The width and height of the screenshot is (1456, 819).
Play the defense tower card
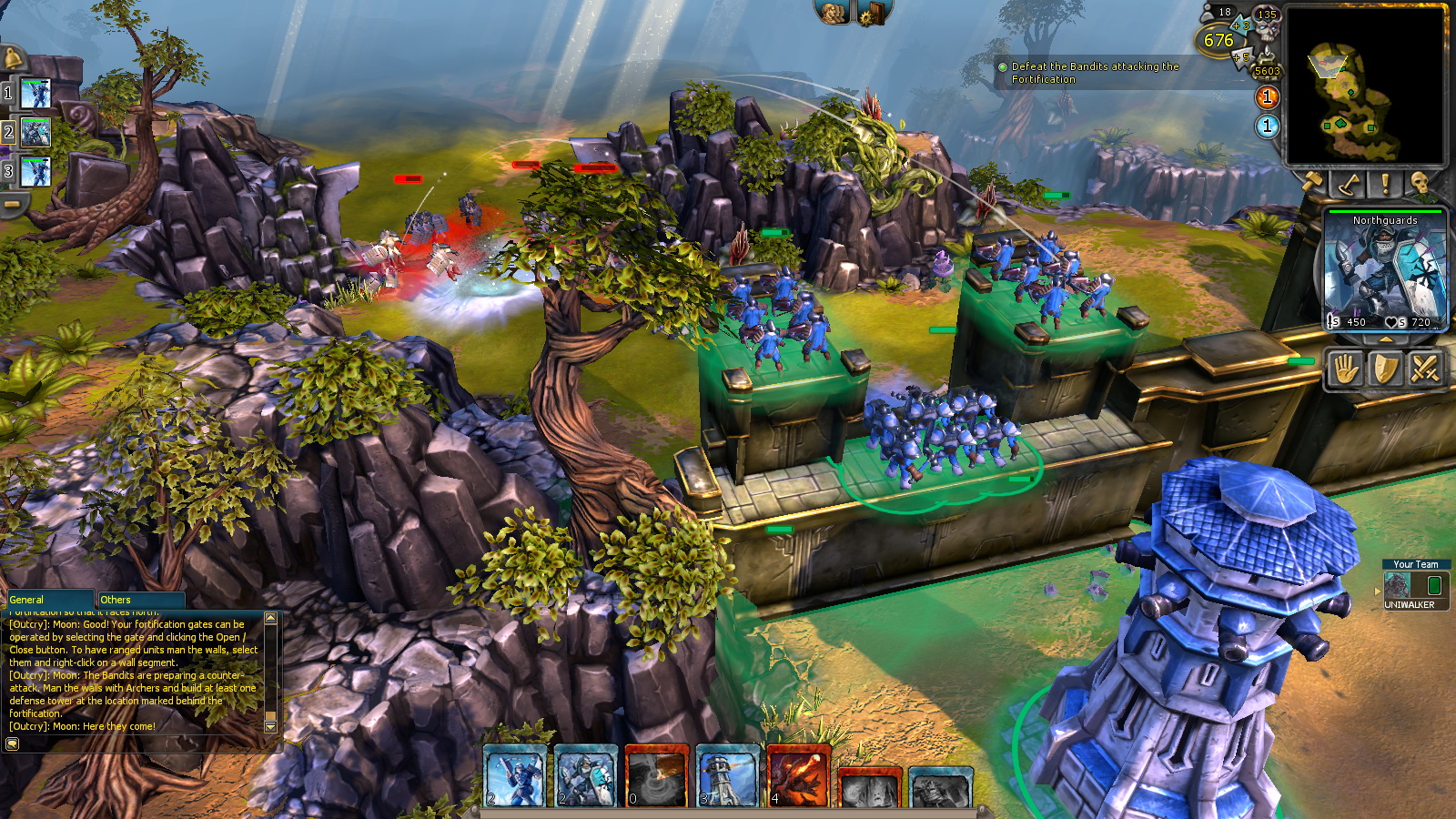tap(727, 776)
